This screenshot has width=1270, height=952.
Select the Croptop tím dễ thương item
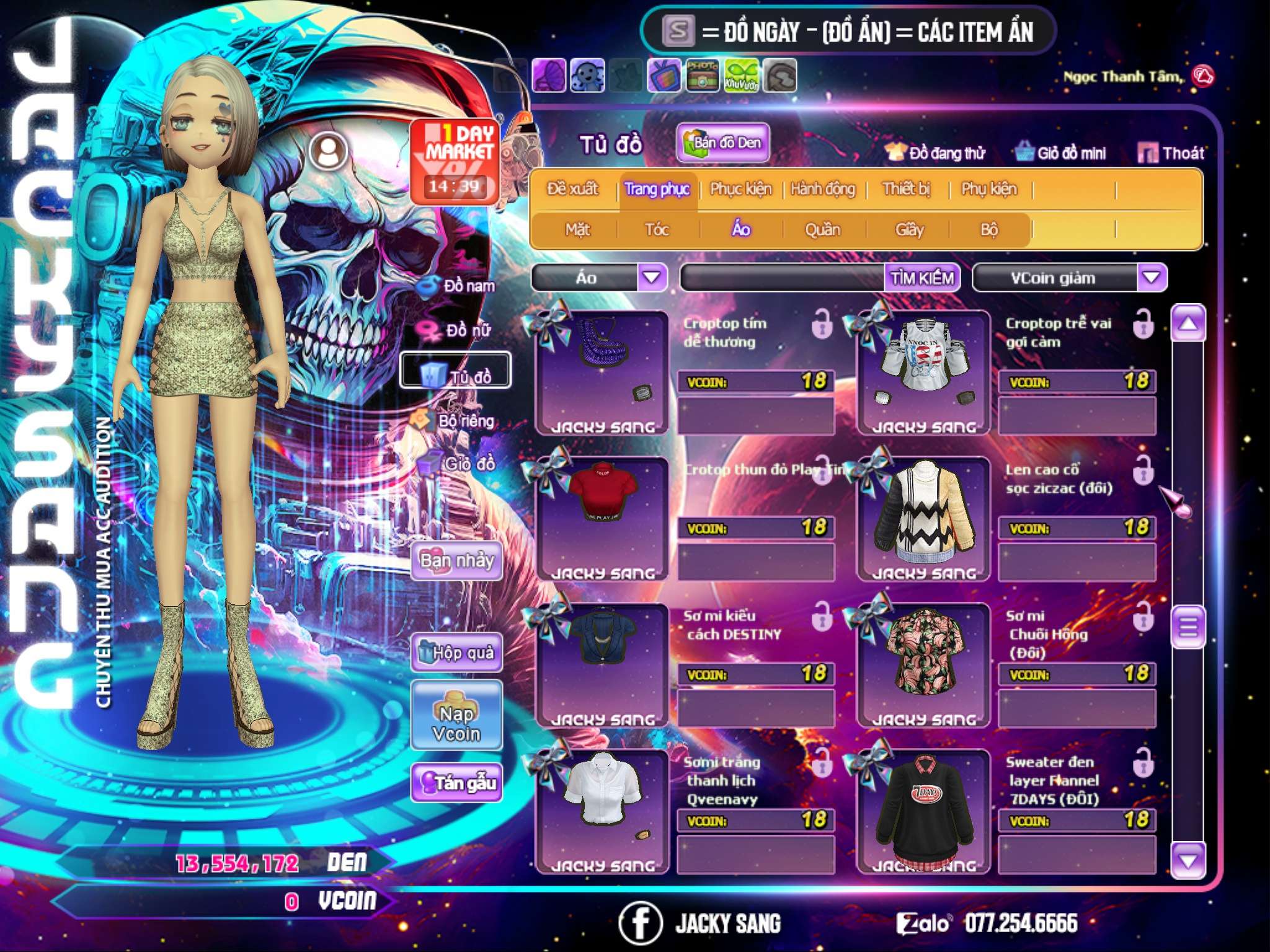602,372
